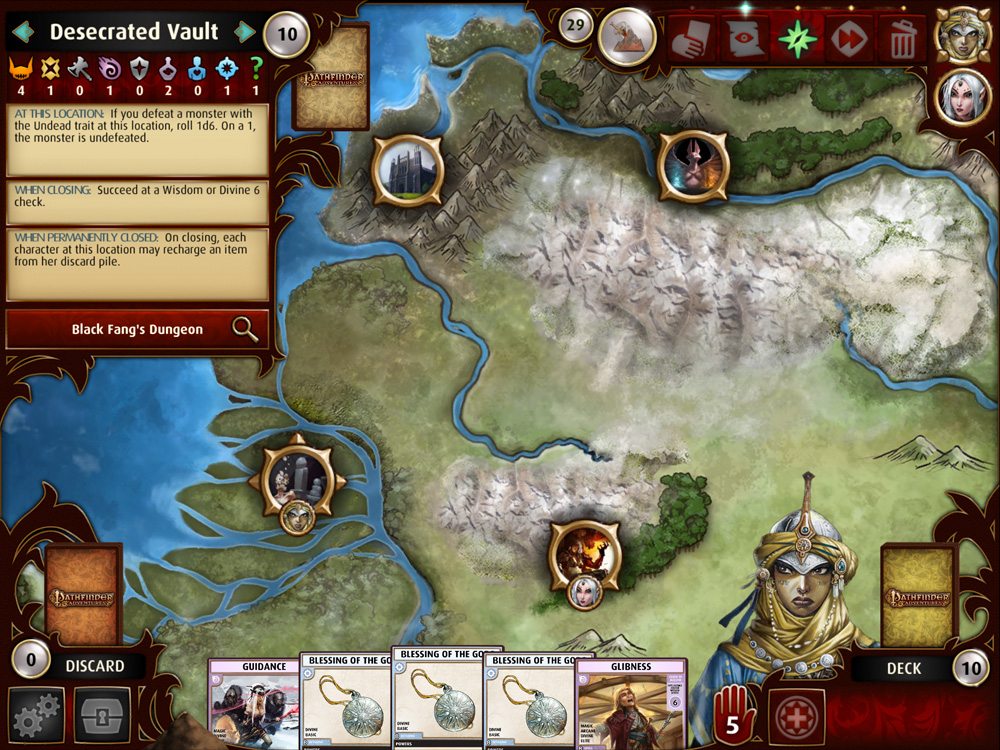Go to the next location with right arrow
Image resolution: width=1000 pixels, height=750 pixels.
pyautogui.click(x=245, y=32)
